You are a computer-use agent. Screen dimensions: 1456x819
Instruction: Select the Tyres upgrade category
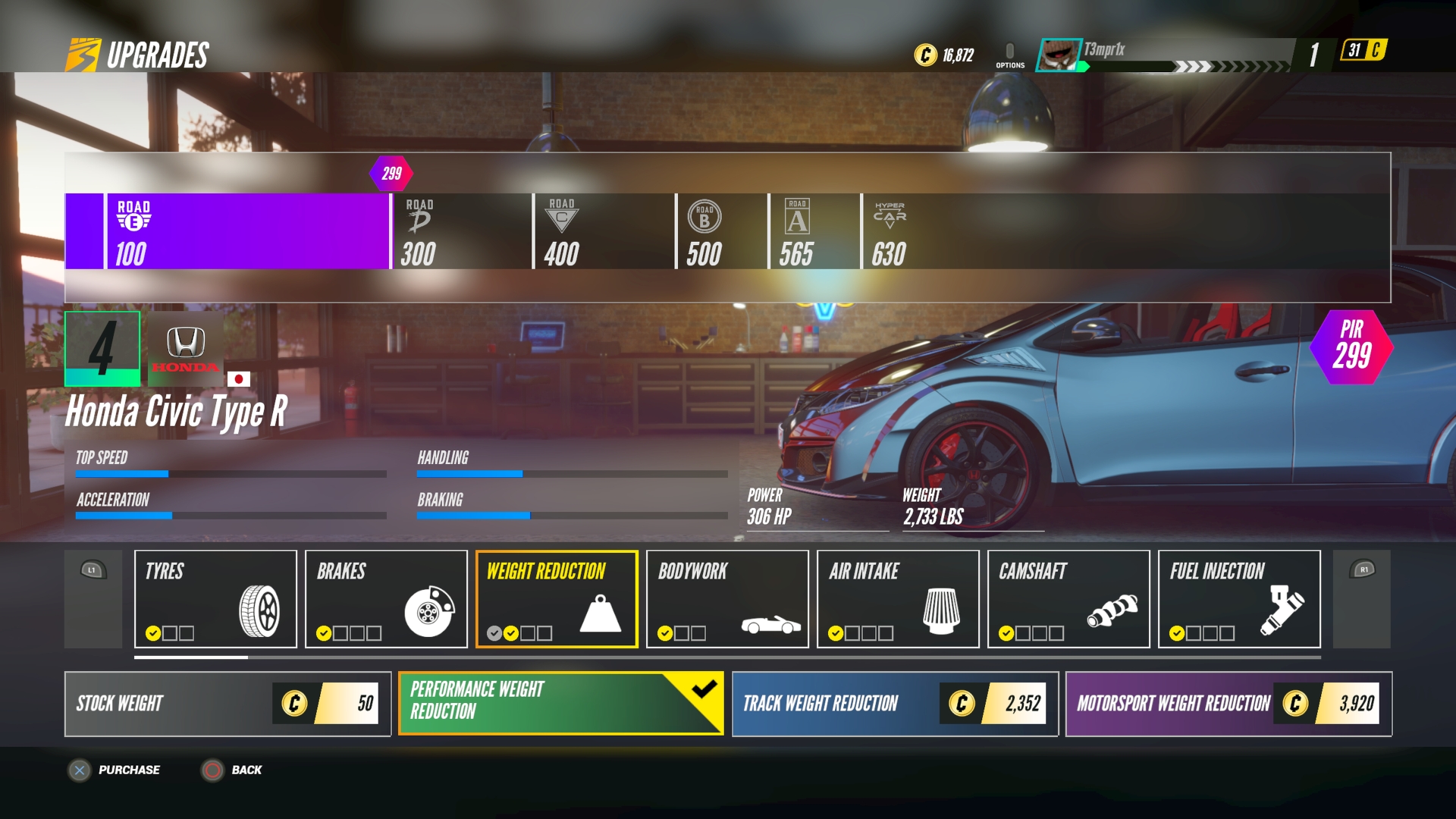pyautogui.click(x=215, y=599)
